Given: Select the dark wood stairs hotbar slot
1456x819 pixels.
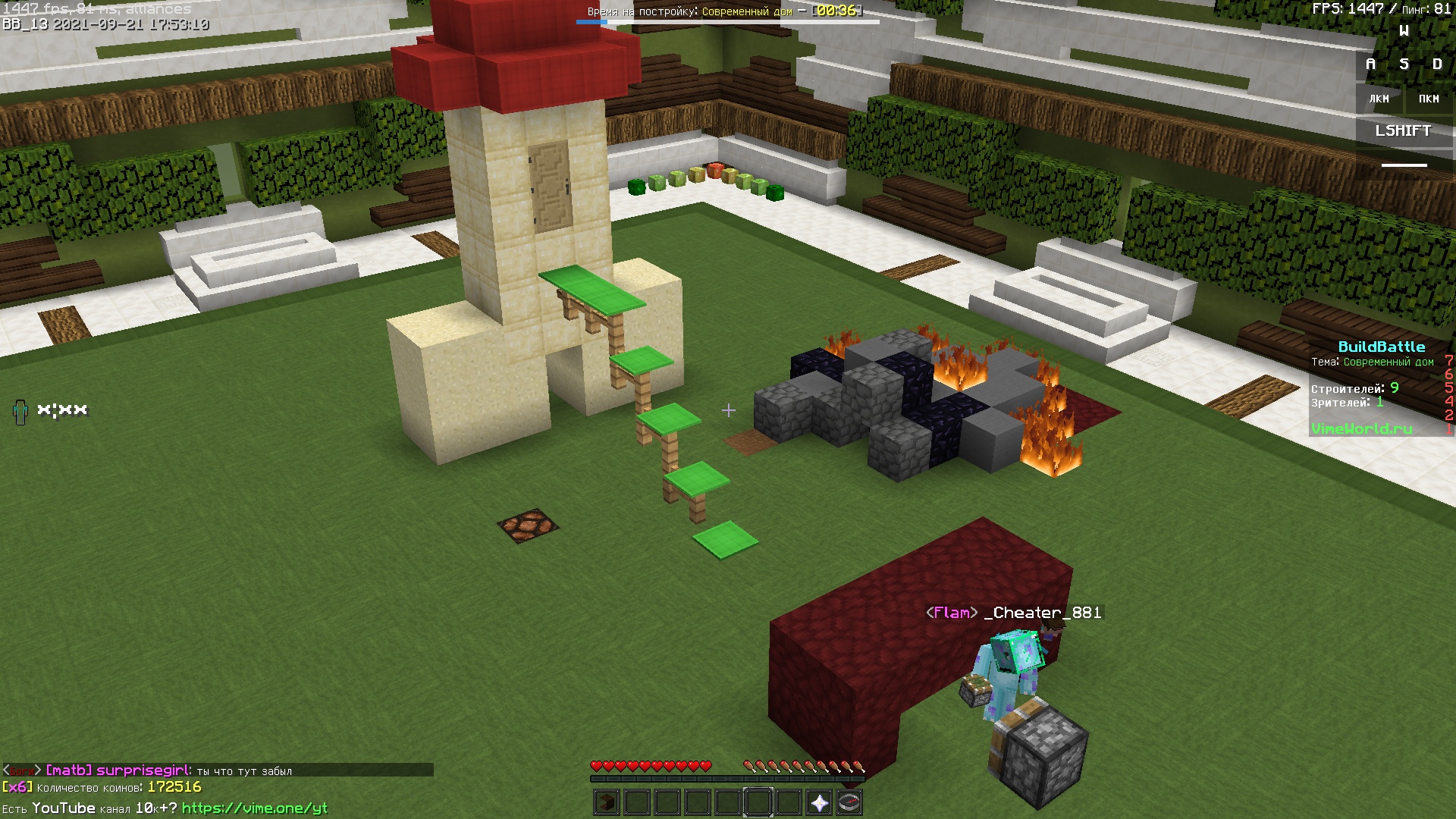Looking at the screenshot, I should (606, 802).
